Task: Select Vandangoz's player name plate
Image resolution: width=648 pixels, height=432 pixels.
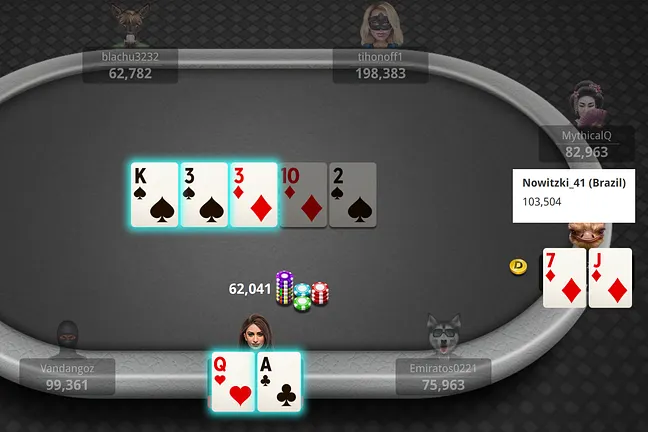Action: coord(66,376)
